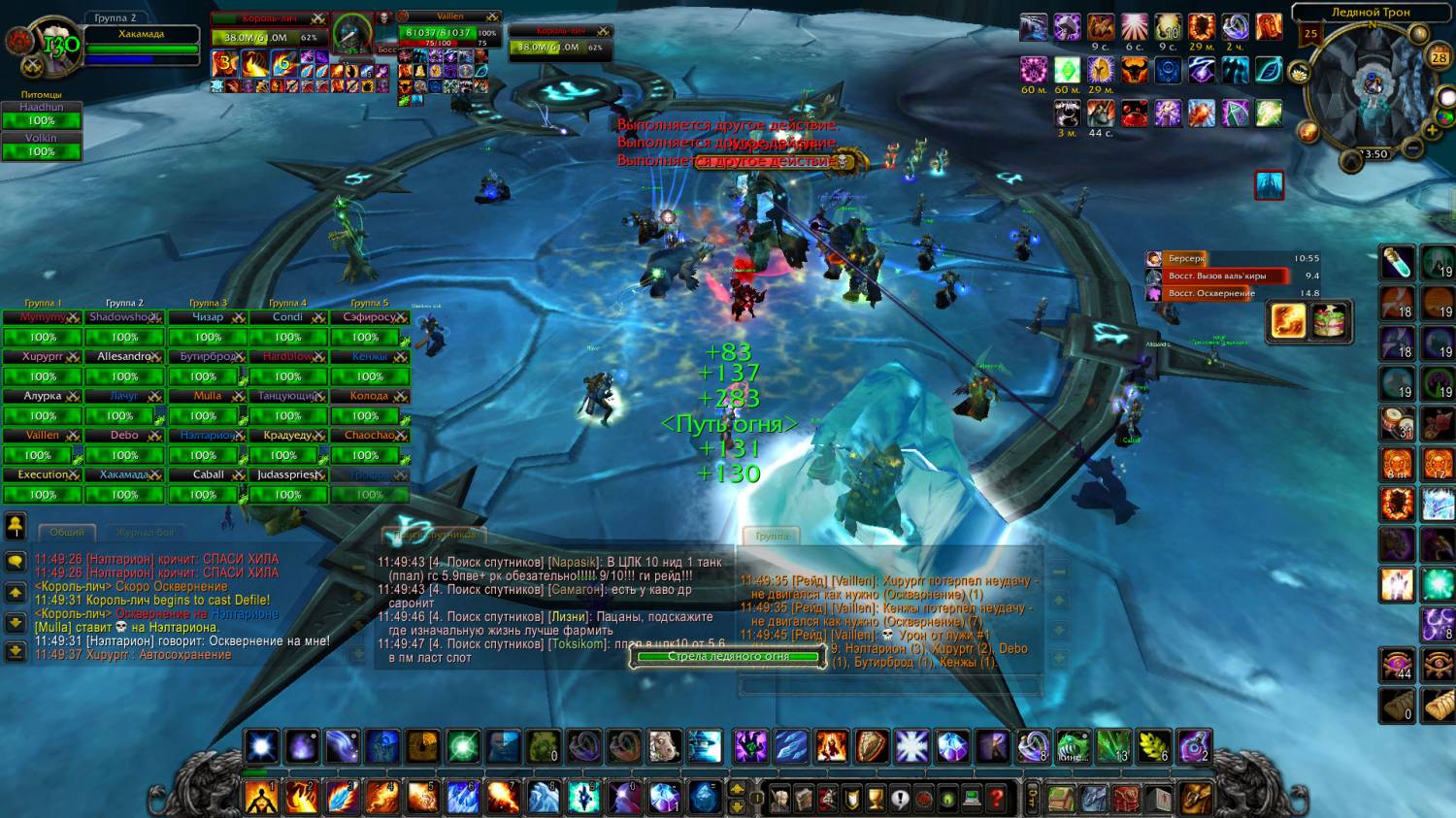Open the chat menu speech bubble button
This screenshot has width=1456, height=818.
16,561
